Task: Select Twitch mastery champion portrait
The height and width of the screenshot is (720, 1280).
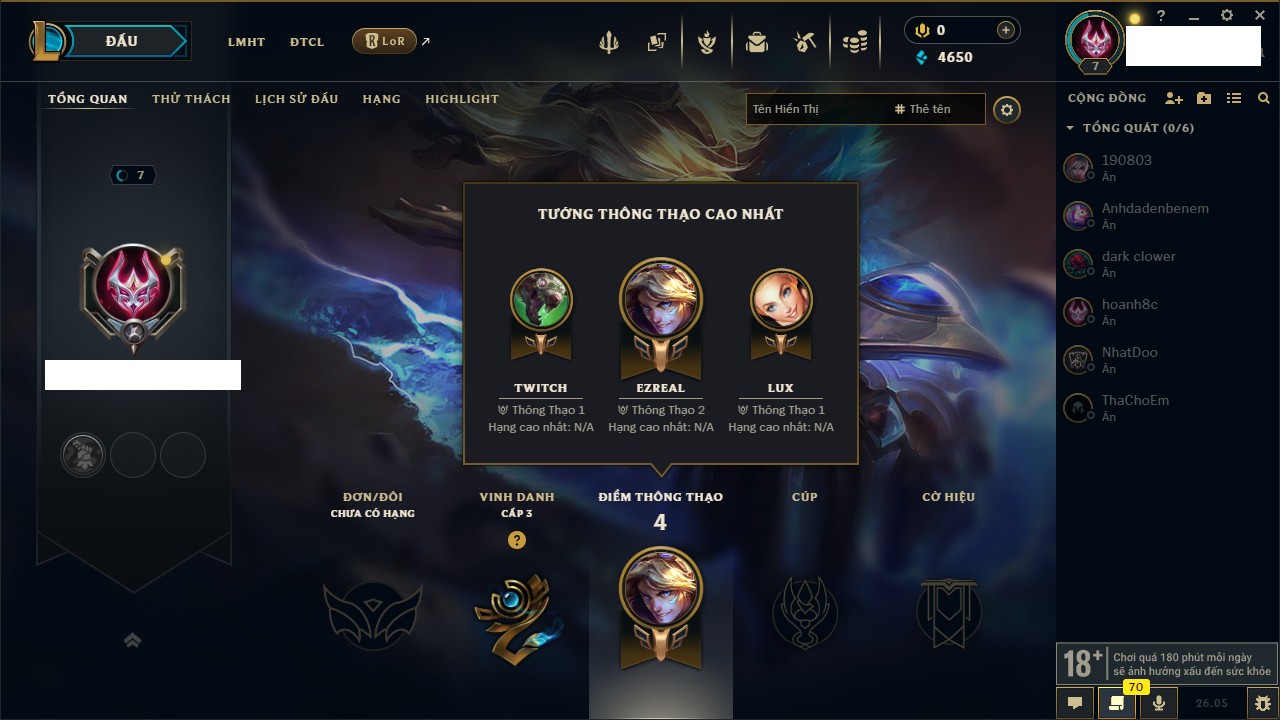Action: point(541,300)
